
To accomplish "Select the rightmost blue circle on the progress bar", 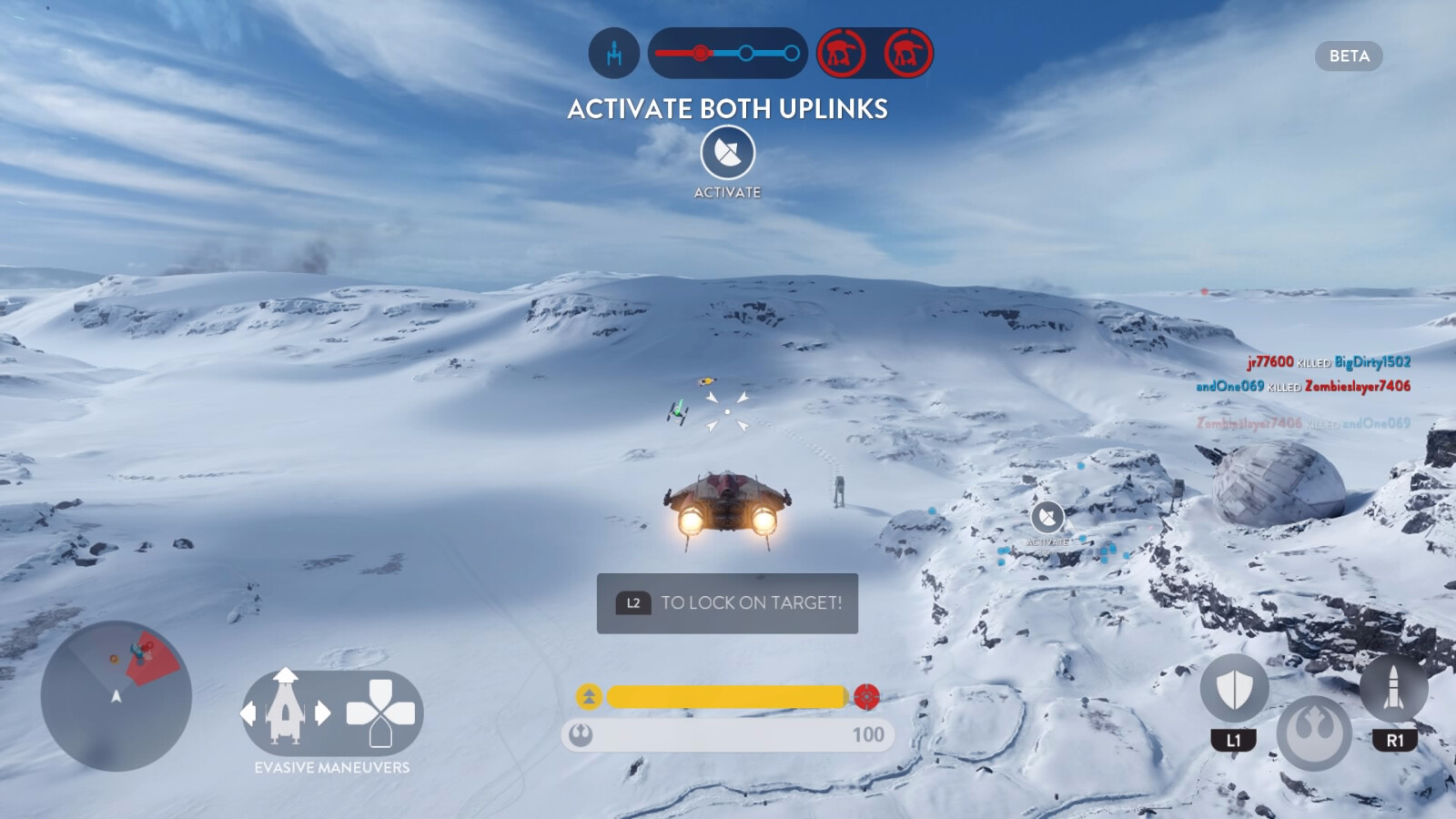I will pyautogui.click(x=792, y=55).
